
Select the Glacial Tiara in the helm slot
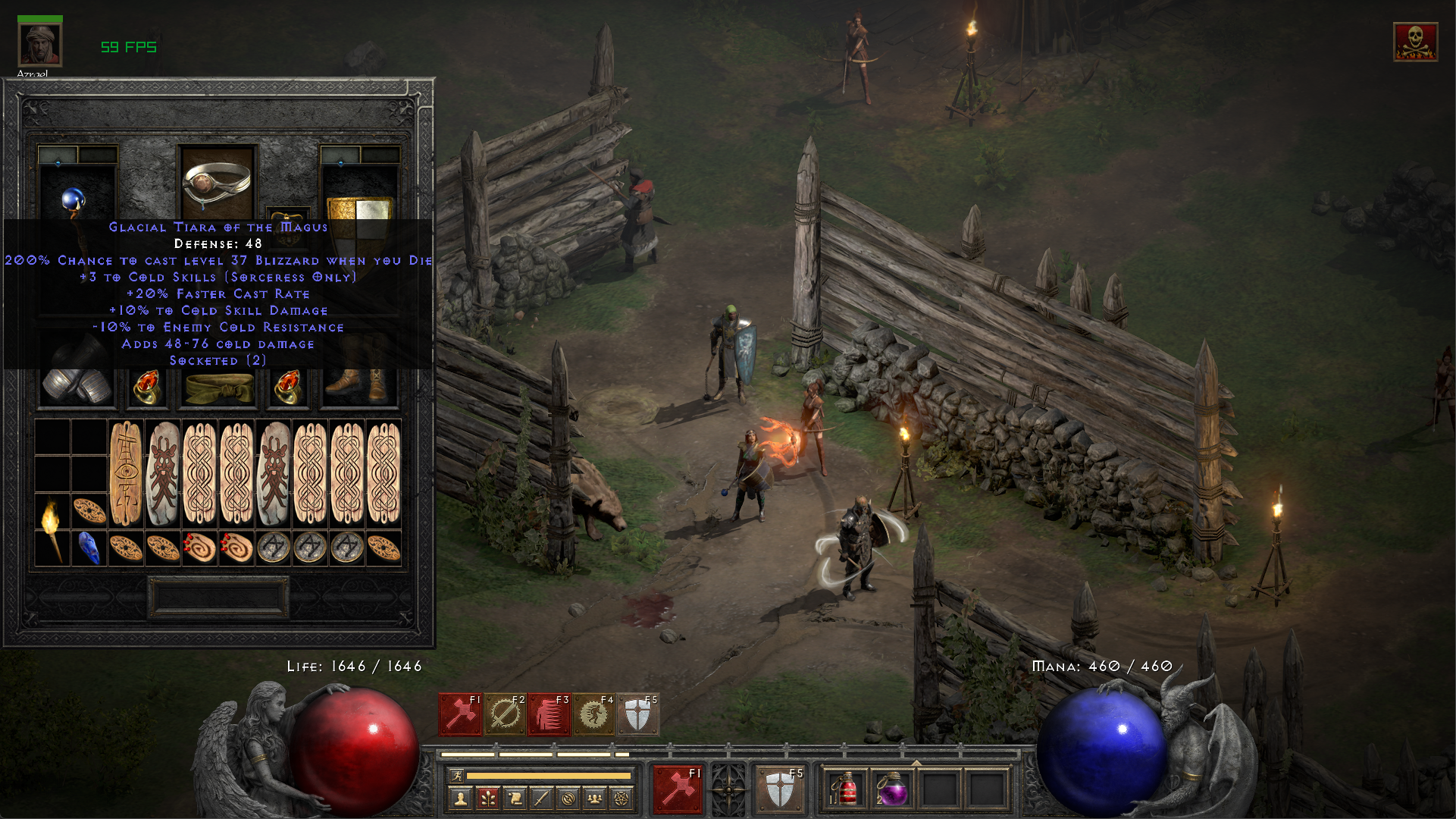pyautogui.click(x=218, y=182)
